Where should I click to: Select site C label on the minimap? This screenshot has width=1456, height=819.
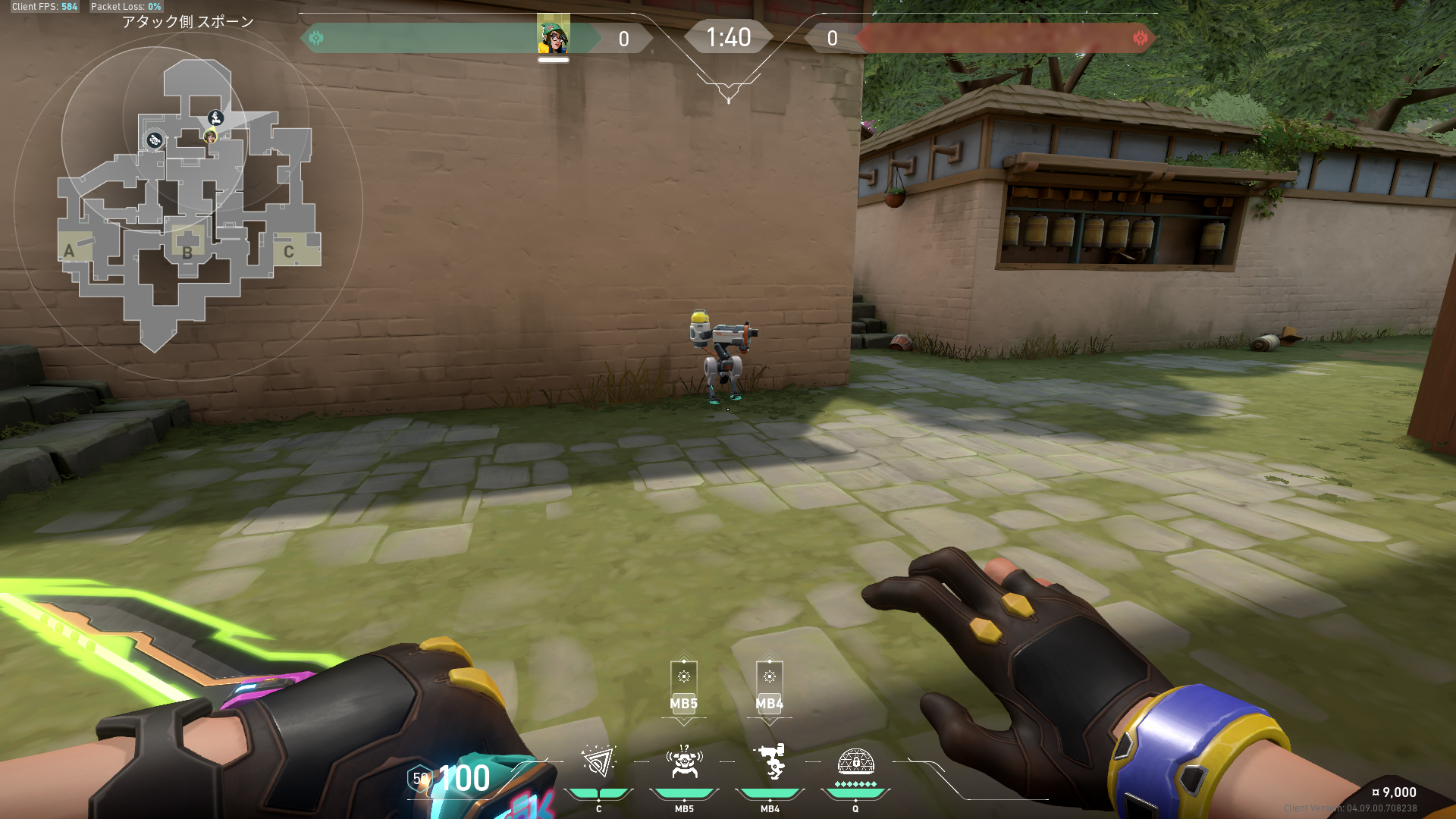[289, 252]
